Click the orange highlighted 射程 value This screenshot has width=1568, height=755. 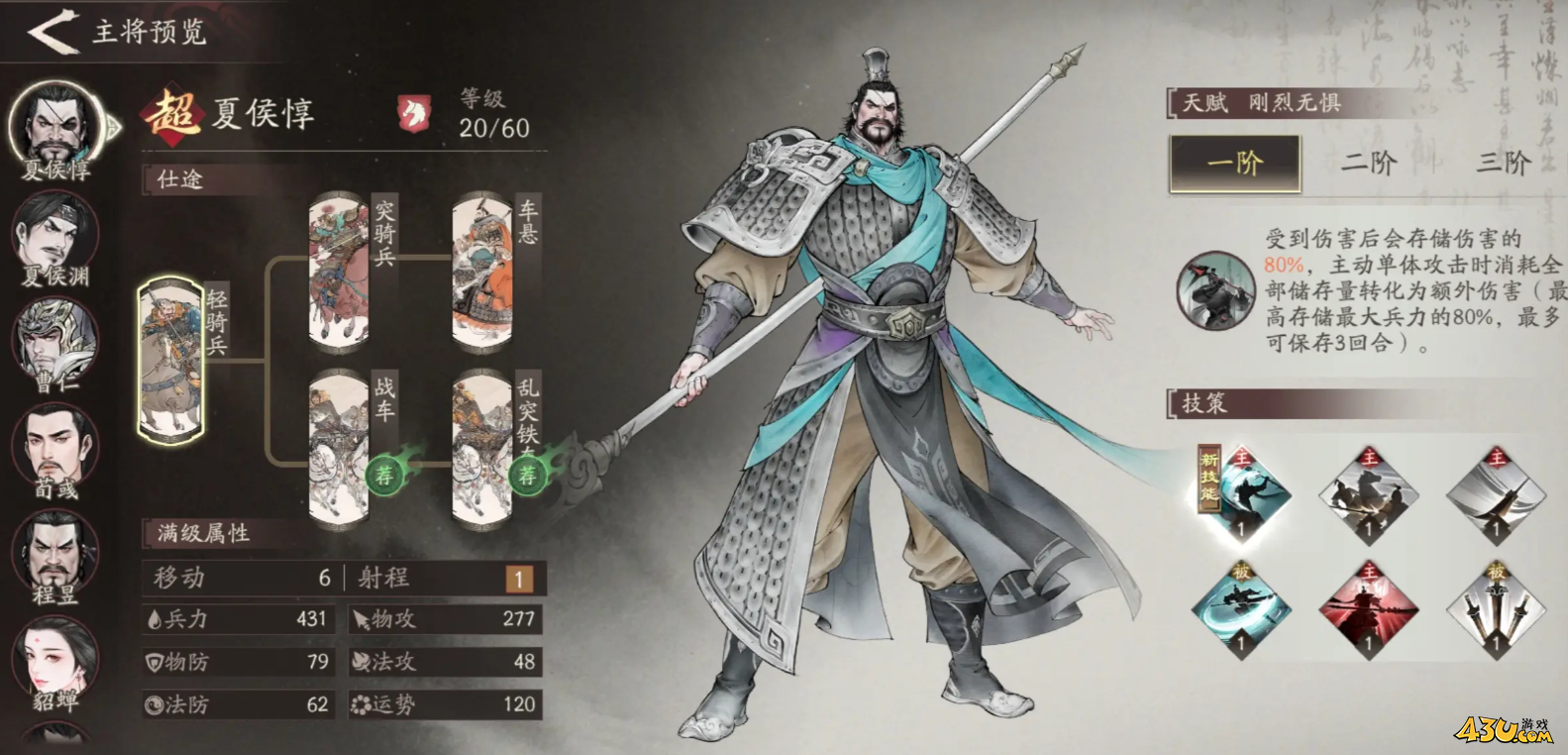coord(519,578)
